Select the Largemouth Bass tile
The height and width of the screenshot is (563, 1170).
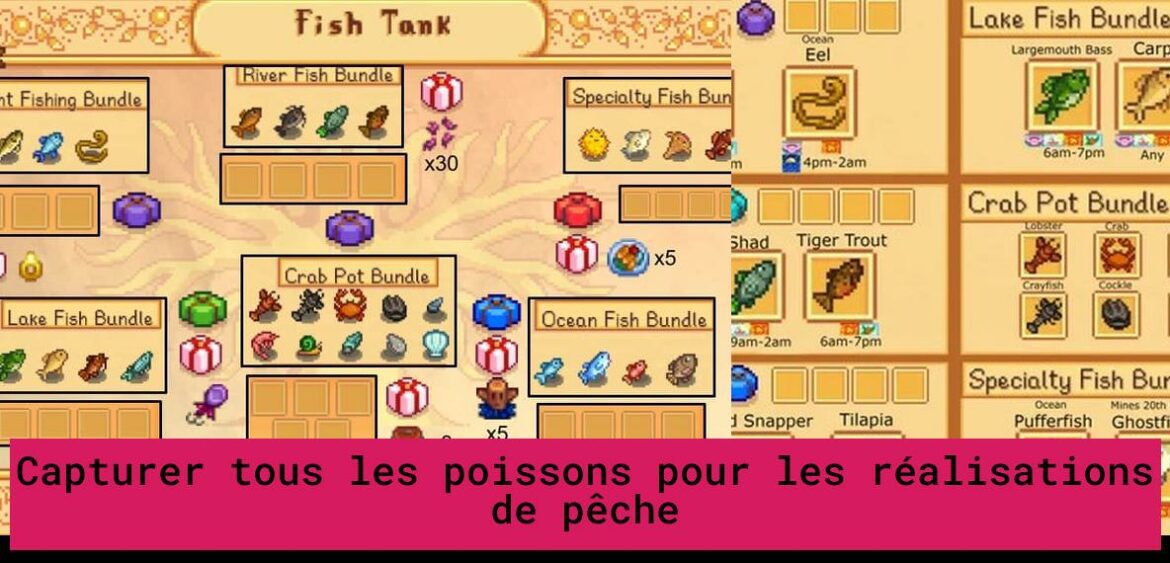1062,96
